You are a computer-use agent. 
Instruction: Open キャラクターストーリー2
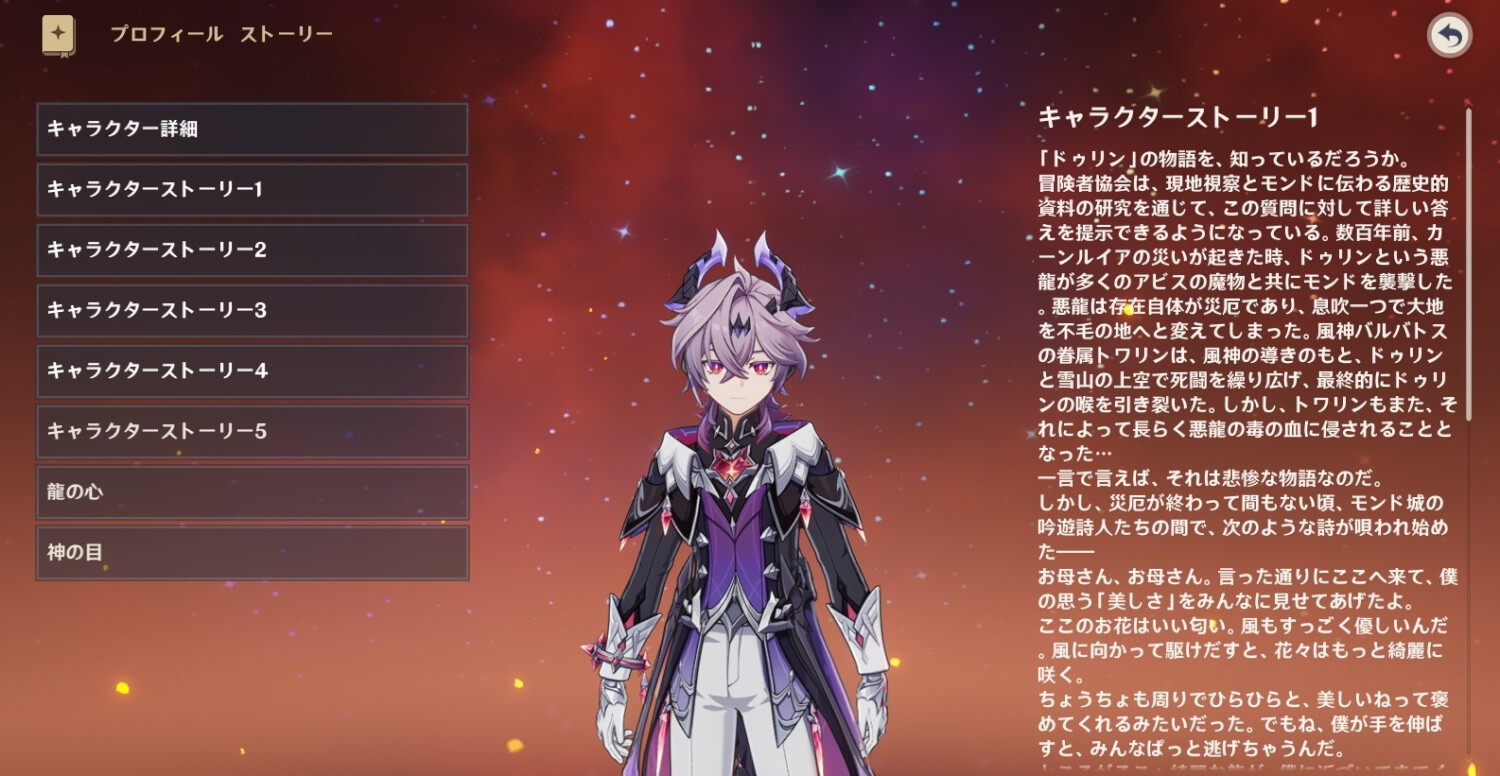click(252, 250)
